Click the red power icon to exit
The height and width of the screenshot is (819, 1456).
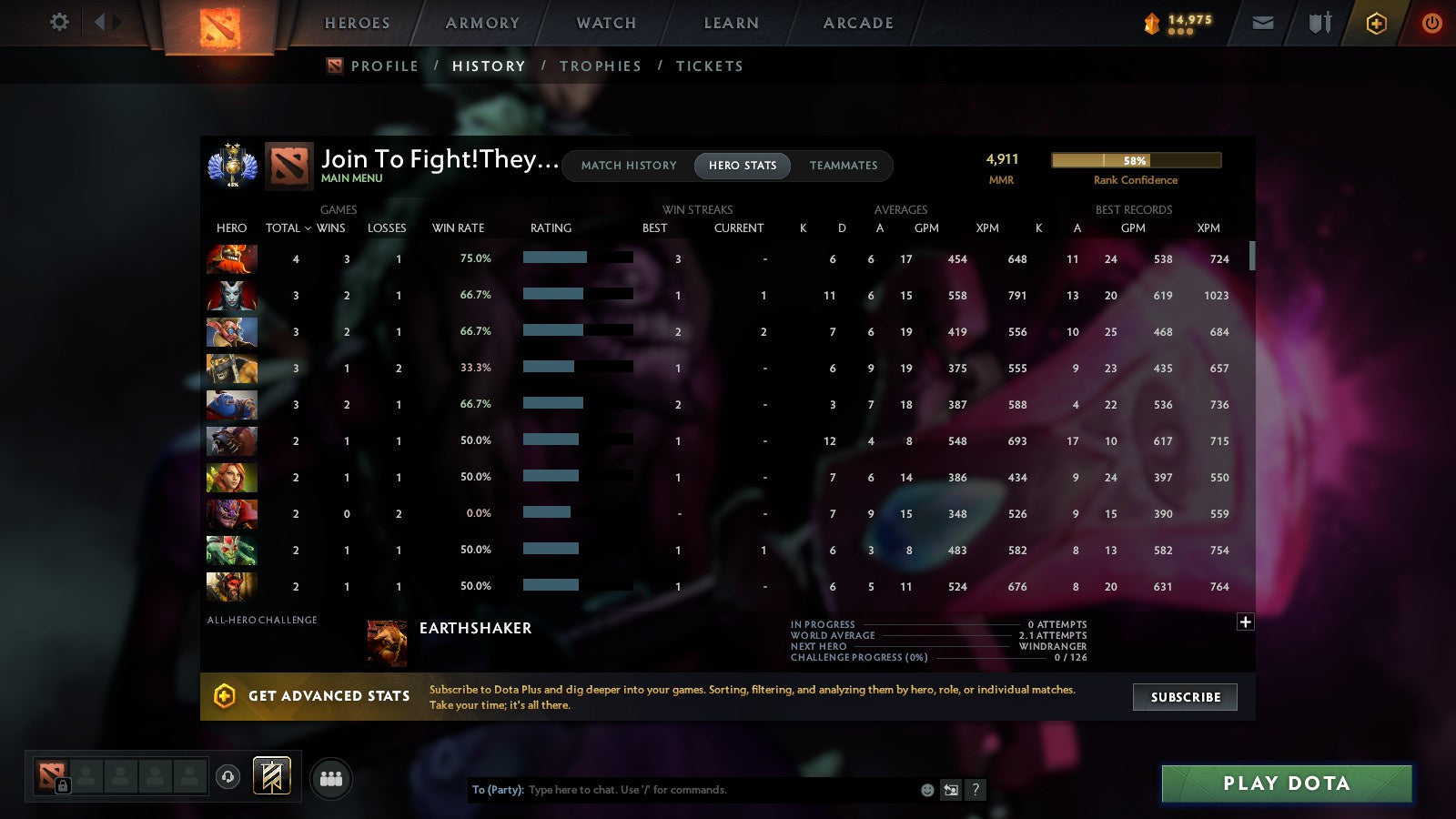point(1431,23)
